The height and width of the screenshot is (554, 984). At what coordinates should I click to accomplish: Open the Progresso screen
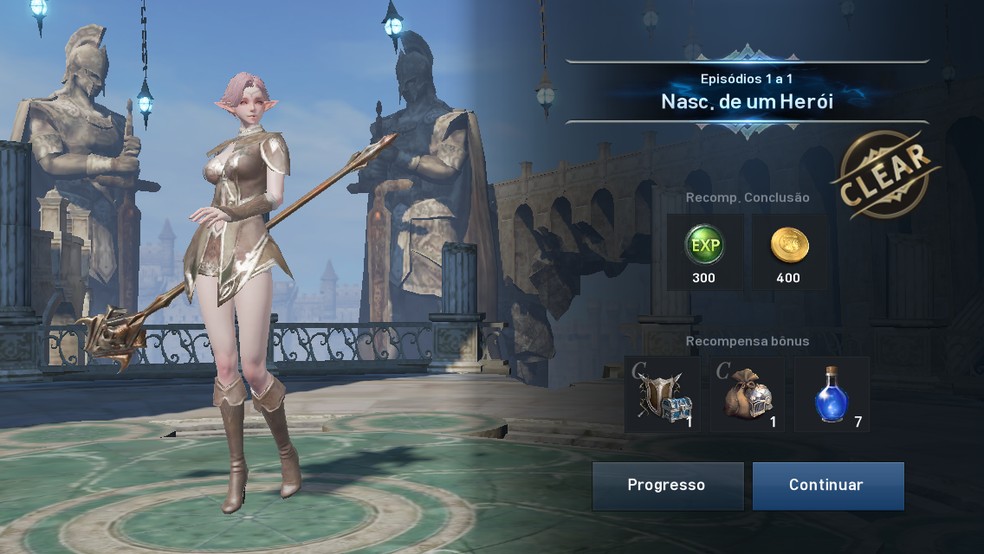click(x=666, y=486)
